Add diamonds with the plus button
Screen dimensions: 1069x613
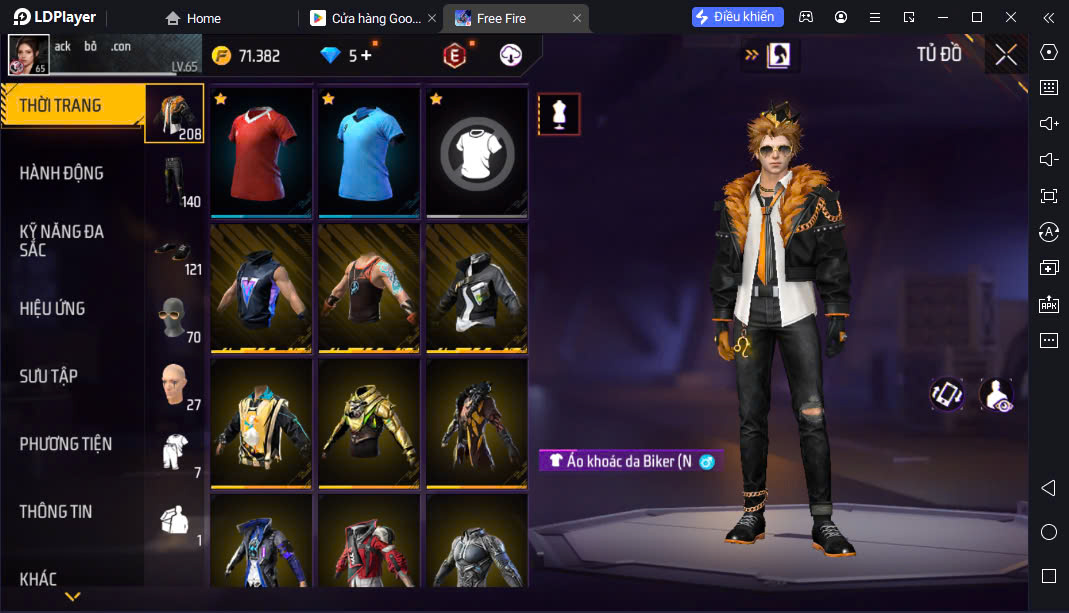[366, 56]
